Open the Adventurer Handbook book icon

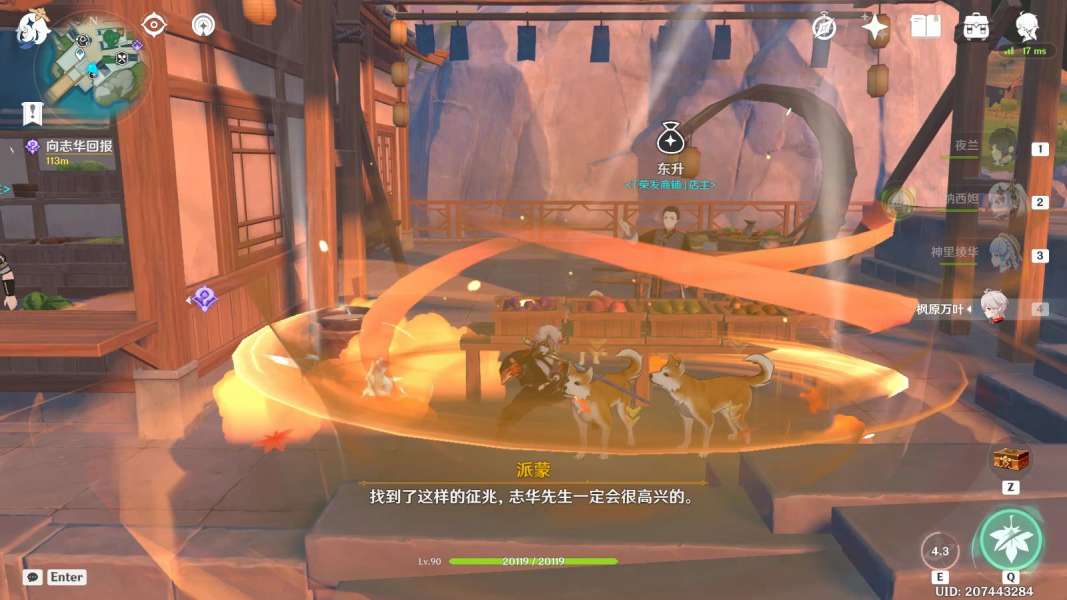[926, 27]
